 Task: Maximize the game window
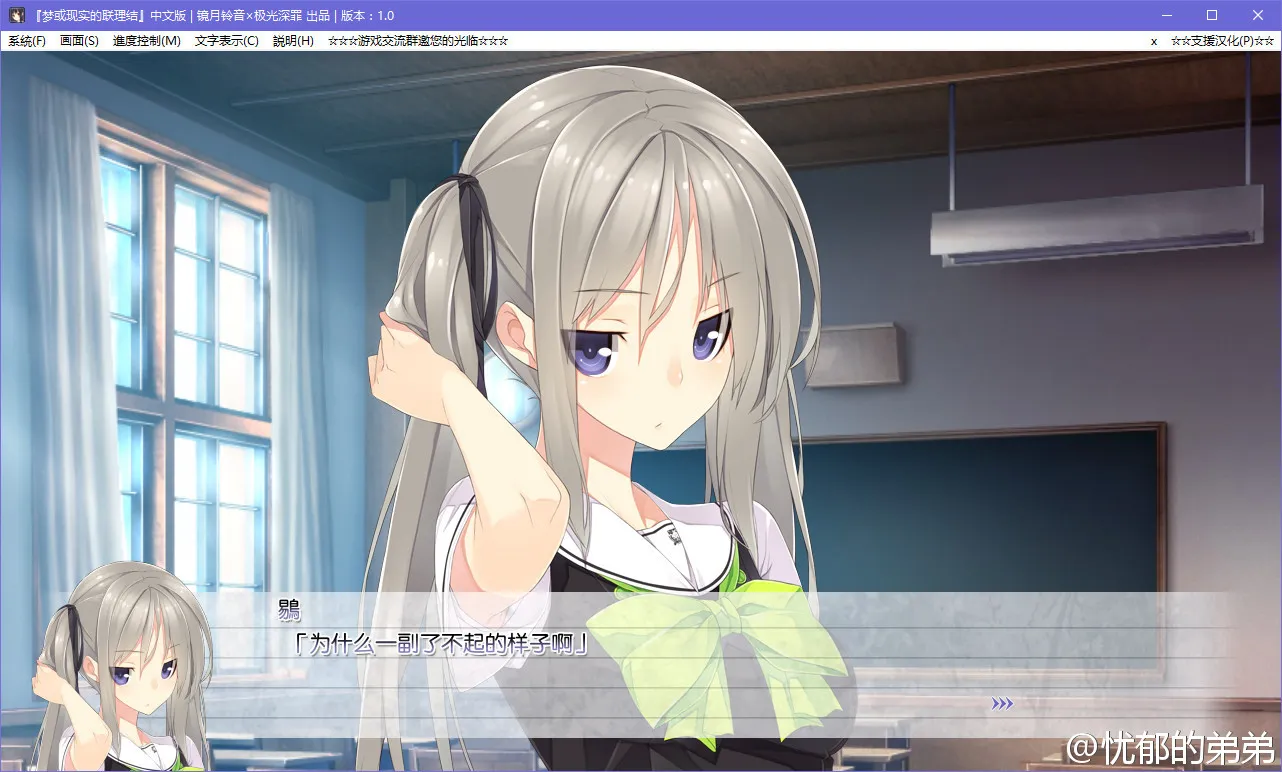(x=1212, y=15)
